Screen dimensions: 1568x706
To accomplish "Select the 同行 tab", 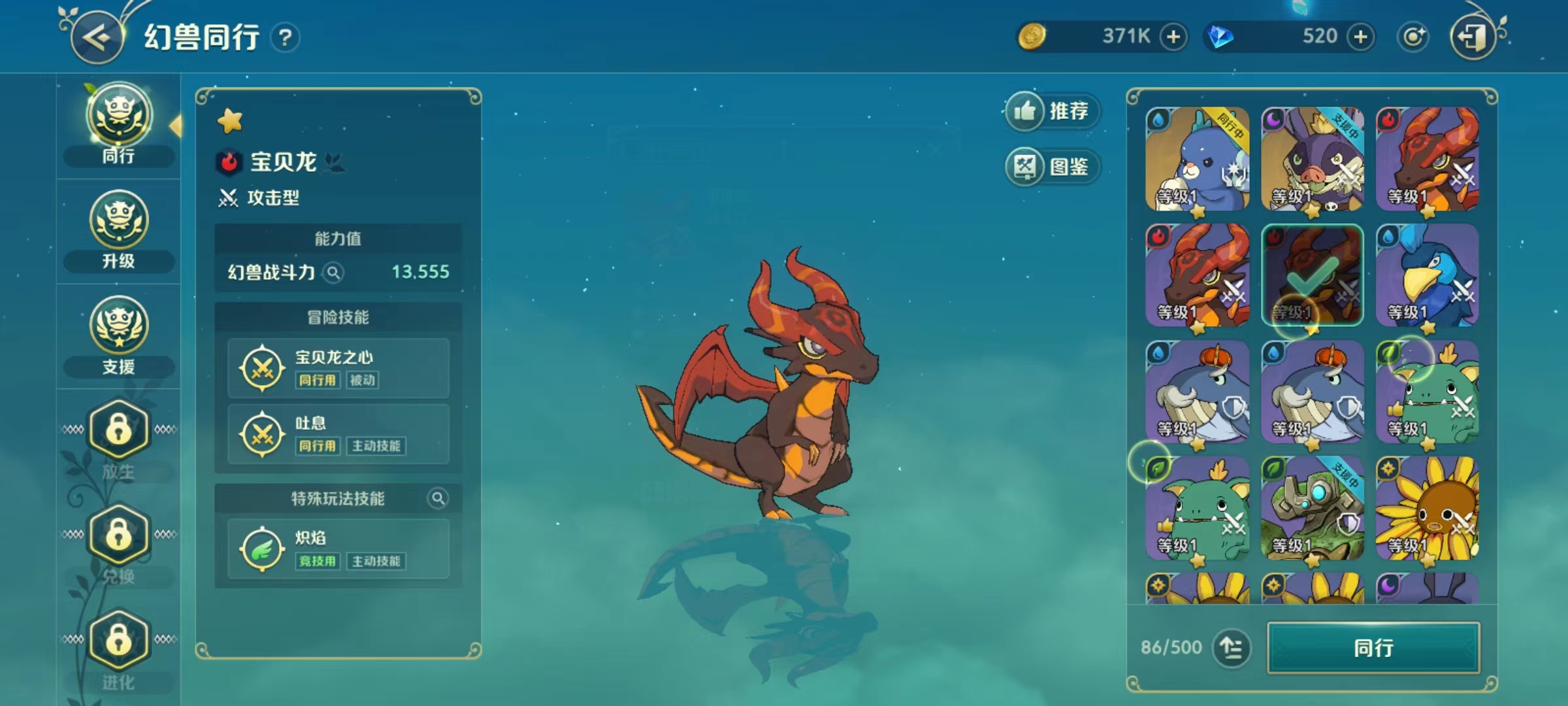I will tap(118, 126).
